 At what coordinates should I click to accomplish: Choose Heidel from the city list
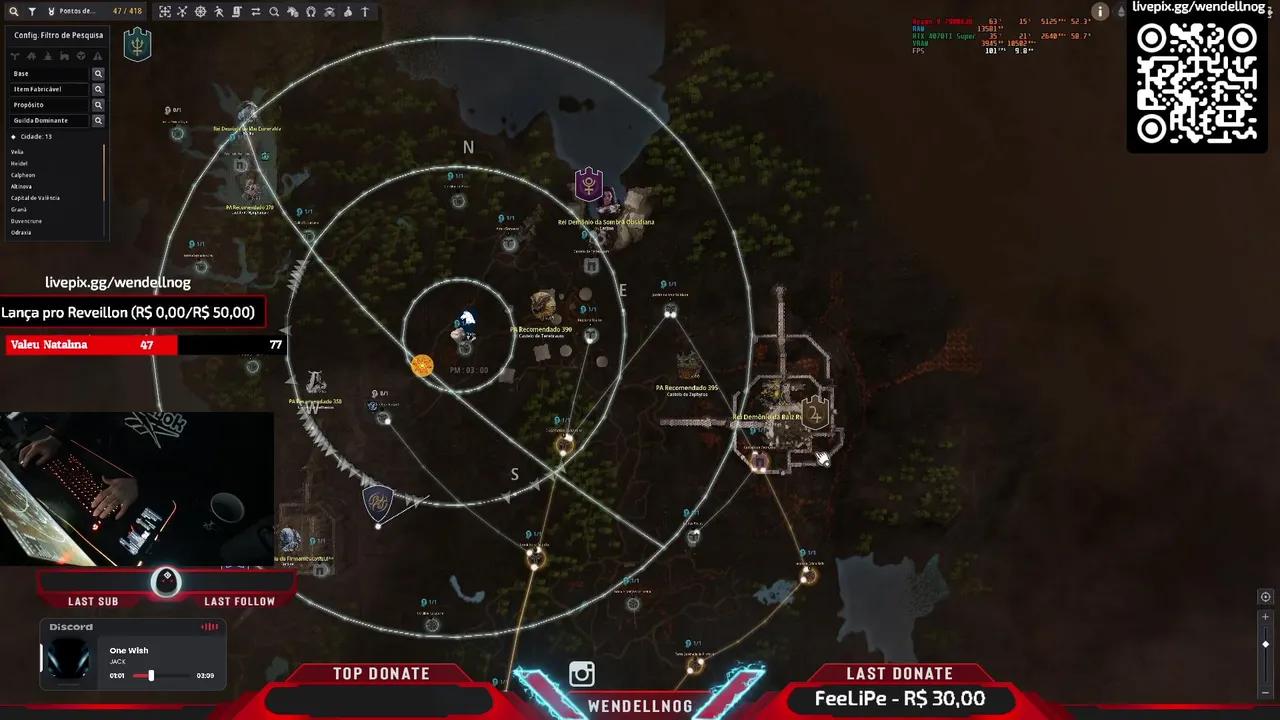pos(20,163)
